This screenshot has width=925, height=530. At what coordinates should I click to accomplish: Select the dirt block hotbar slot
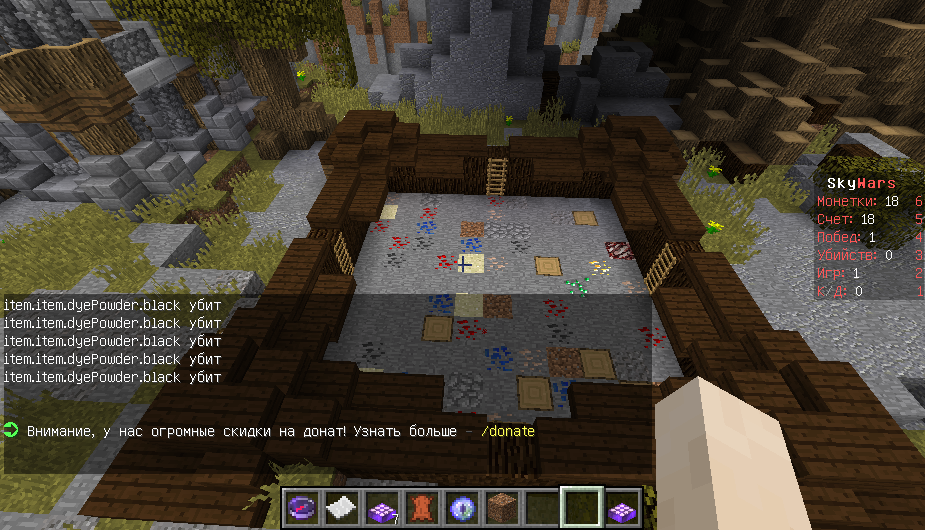tap(501, 507)
